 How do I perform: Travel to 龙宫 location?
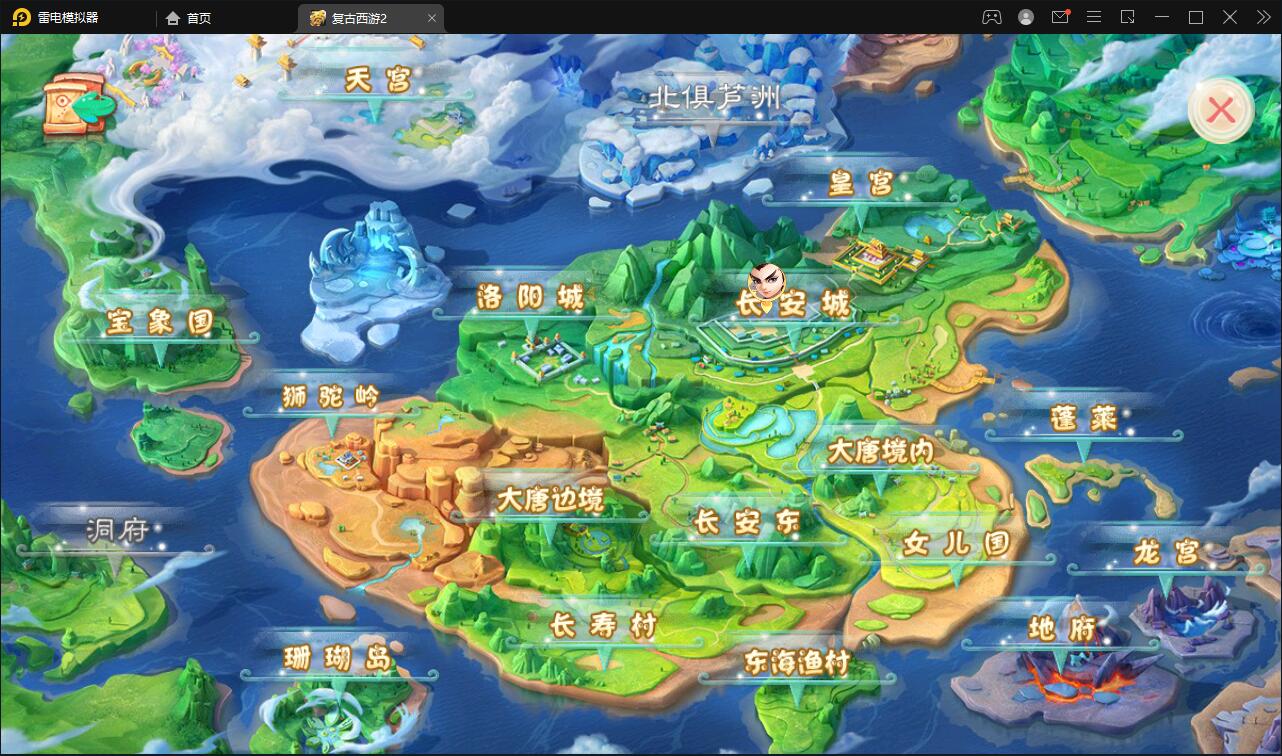coord(1165,552)
